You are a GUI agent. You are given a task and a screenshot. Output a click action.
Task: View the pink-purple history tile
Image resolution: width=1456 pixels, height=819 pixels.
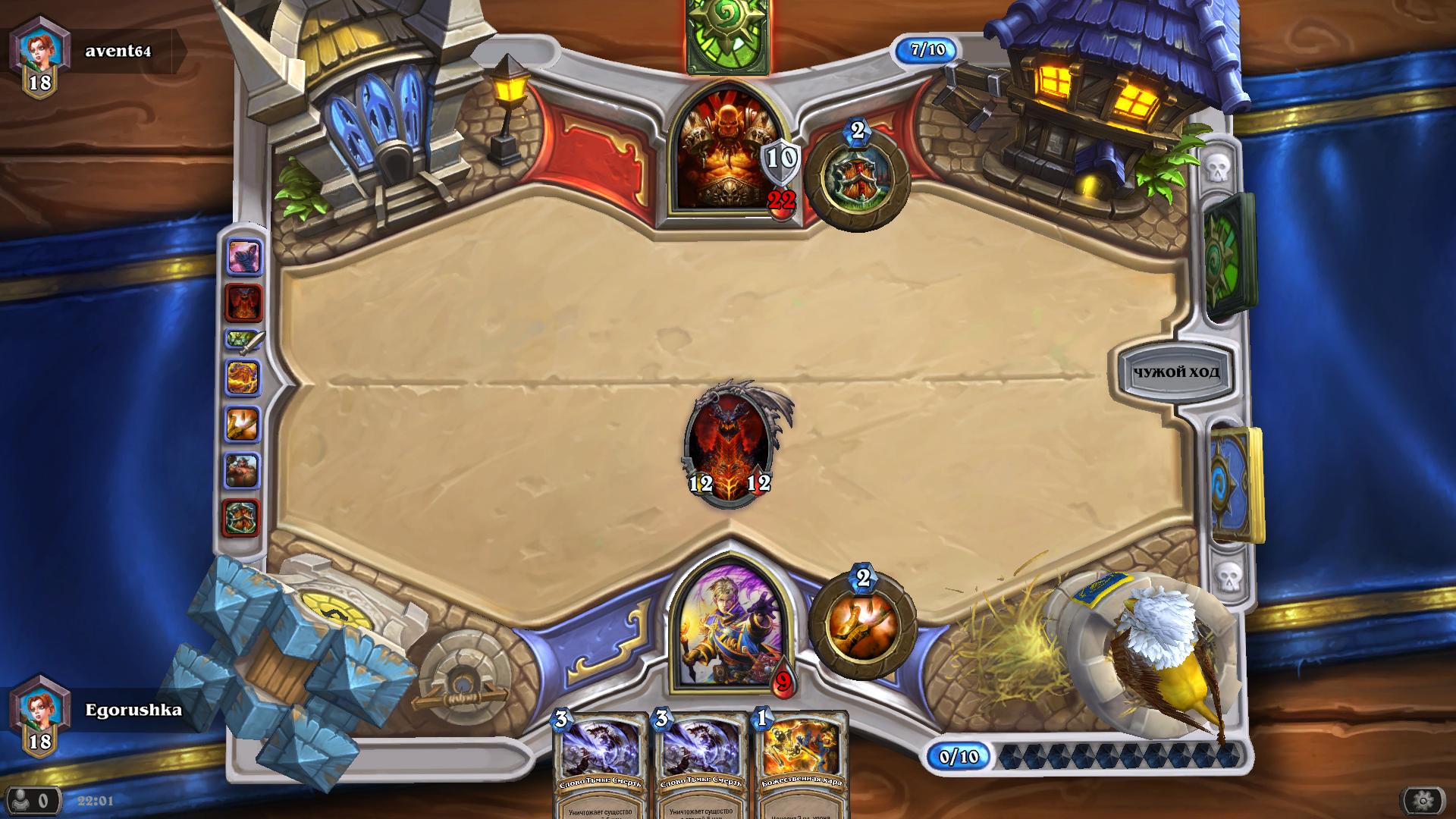[x=243, y=257]
